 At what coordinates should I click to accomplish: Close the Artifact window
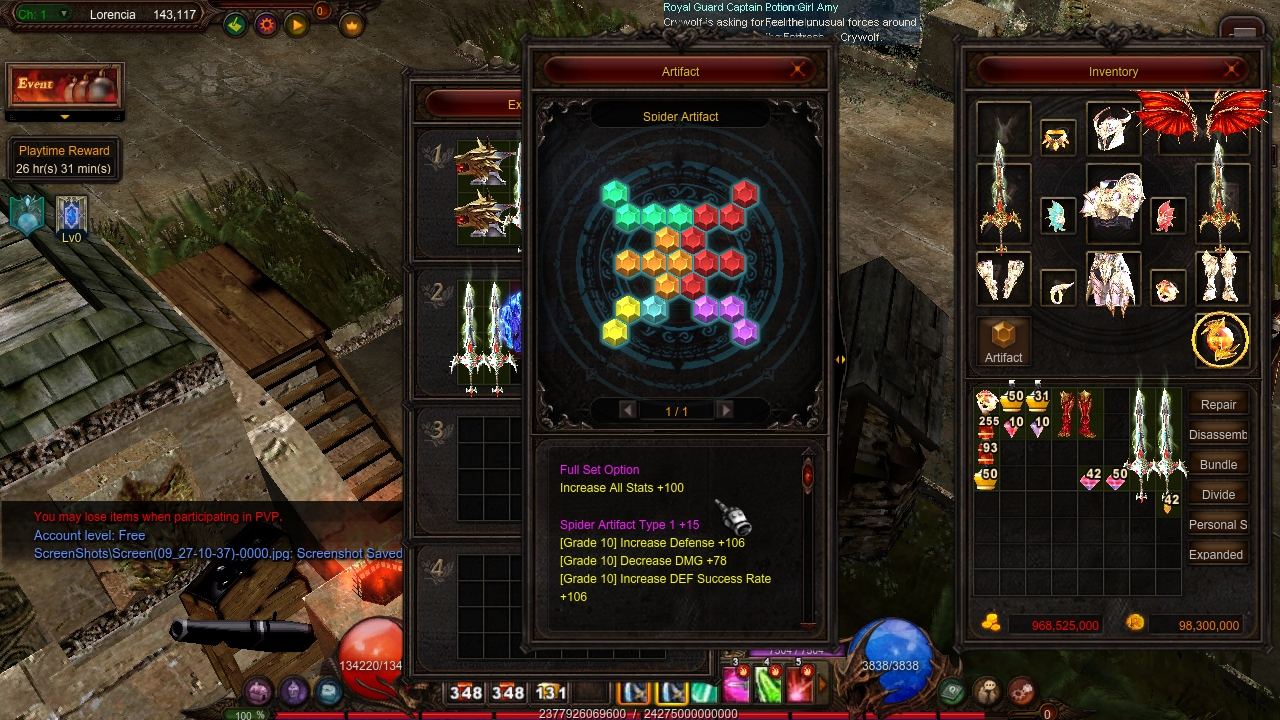797,70
